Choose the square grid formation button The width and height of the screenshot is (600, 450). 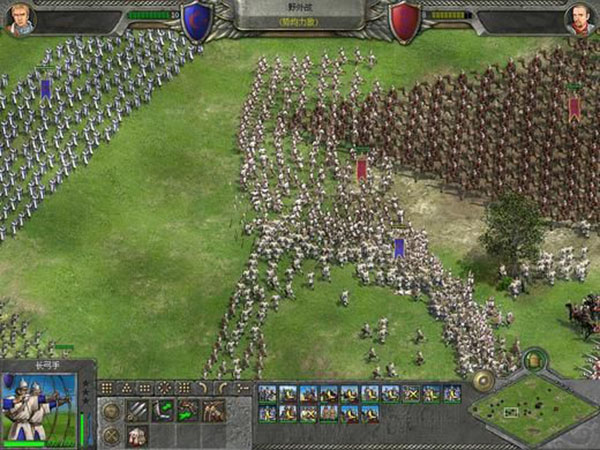click(x=106, y=388)
